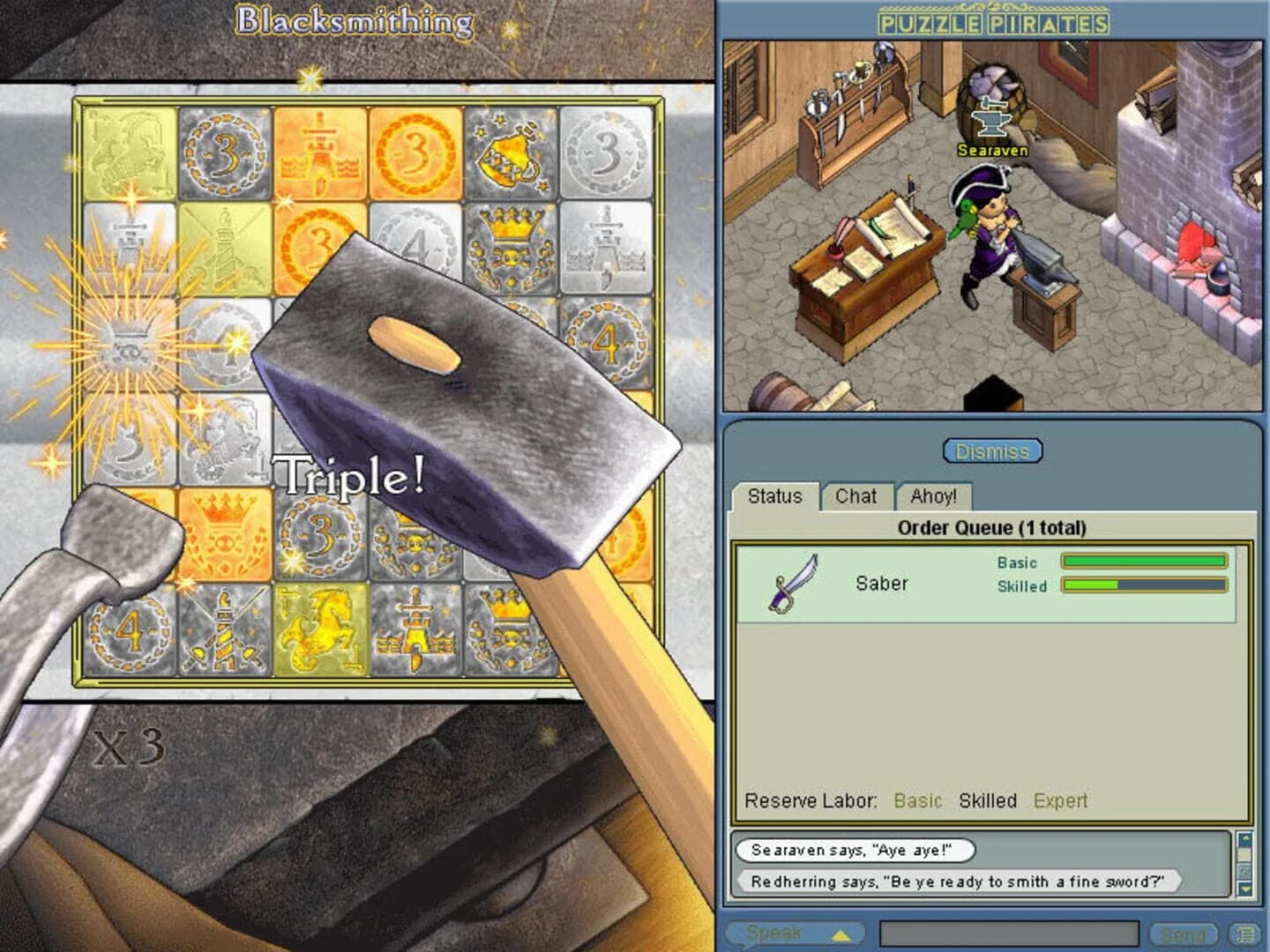Switch to the Chat tab
Viewport: 1270px width, 952px height.
click(x=857, y=496)
